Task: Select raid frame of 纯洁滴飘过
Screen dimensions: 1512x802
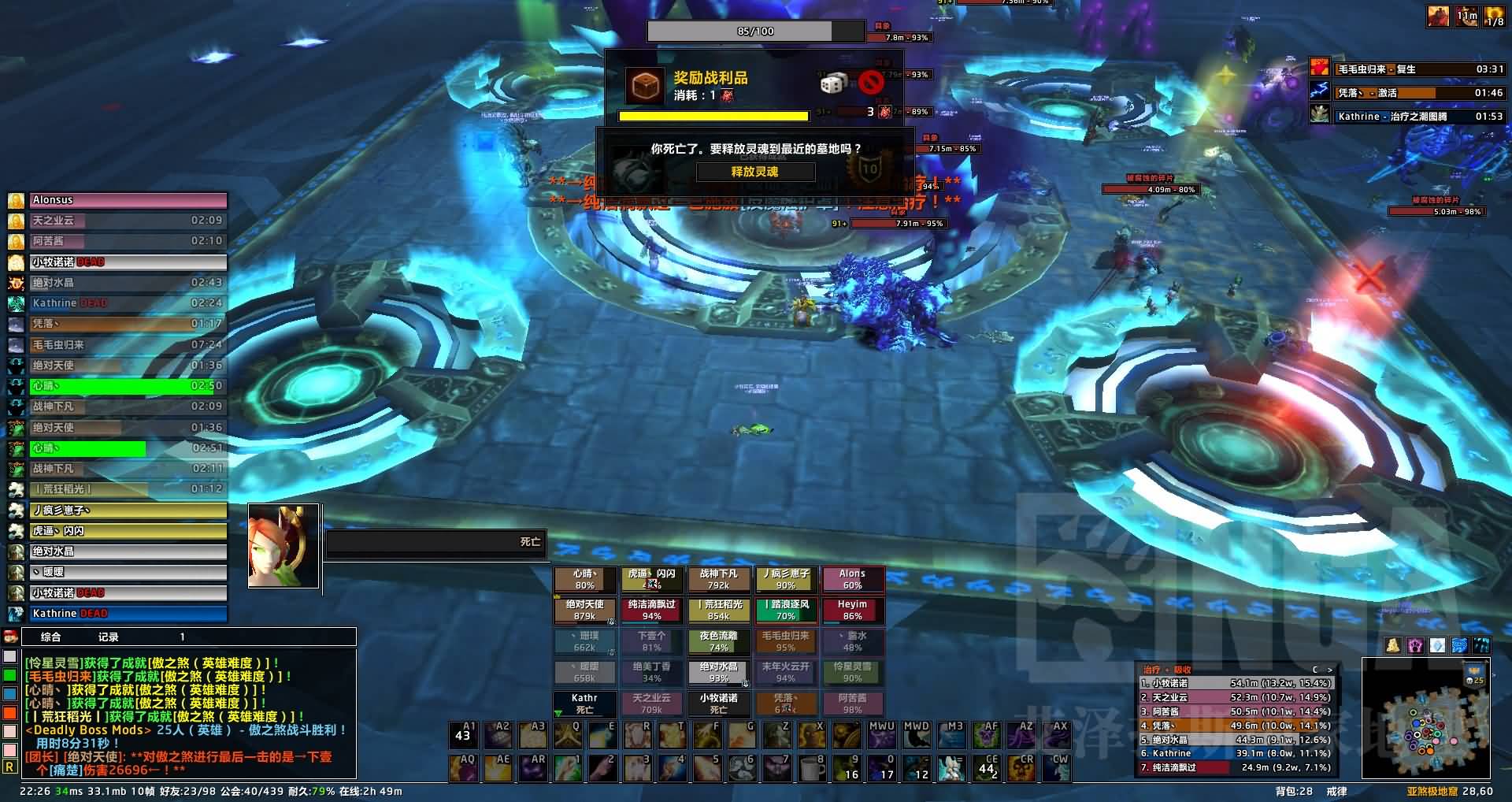Action: coord(651,611)
